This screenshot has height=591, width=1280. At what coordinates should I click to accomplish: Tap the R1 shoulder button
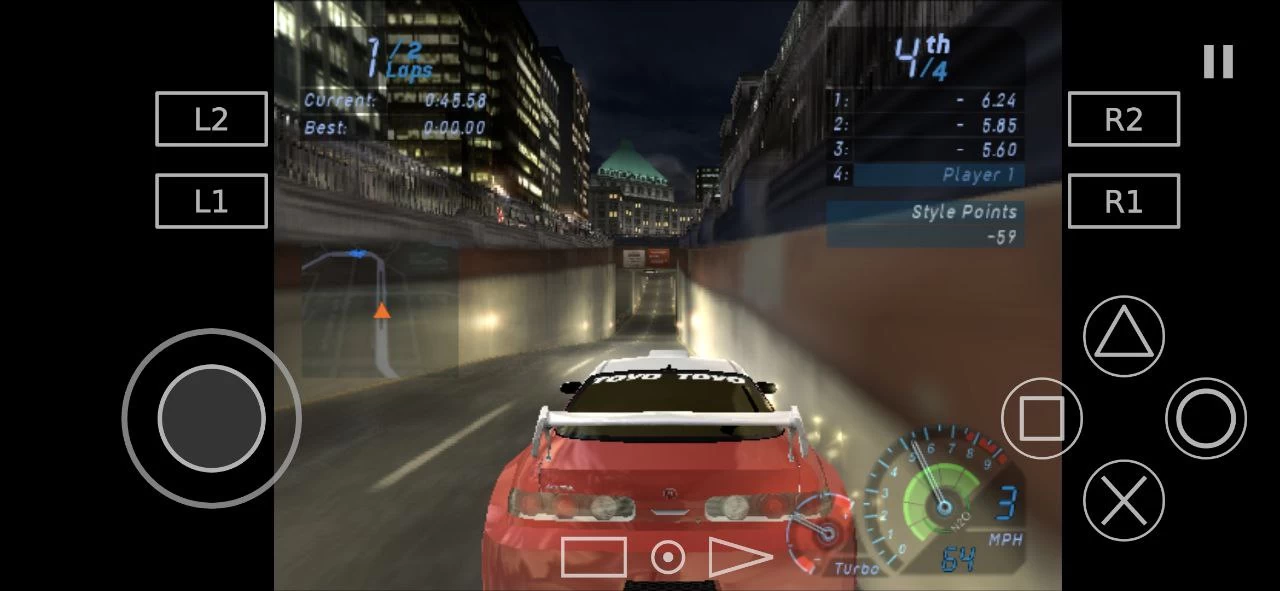(1124, 201)
